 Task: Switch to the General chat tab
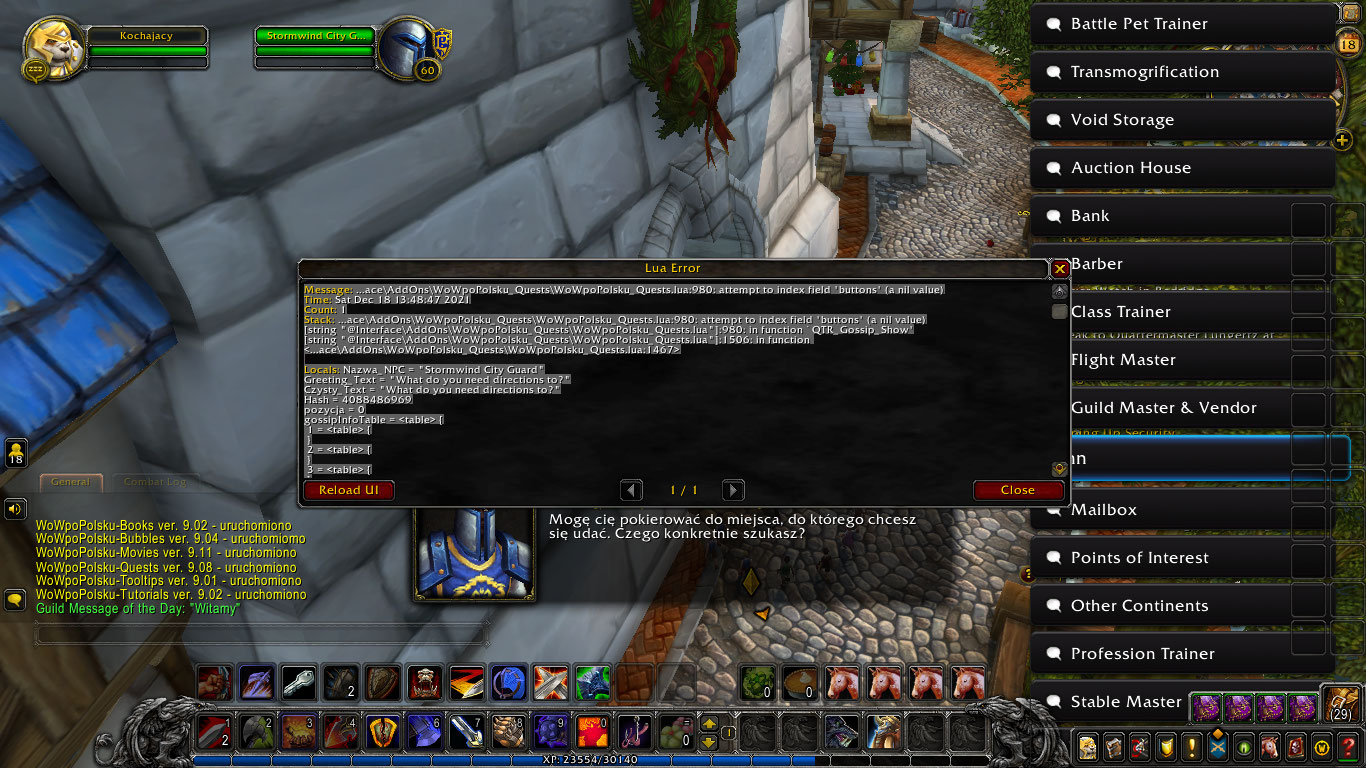(x=70, y=482)
